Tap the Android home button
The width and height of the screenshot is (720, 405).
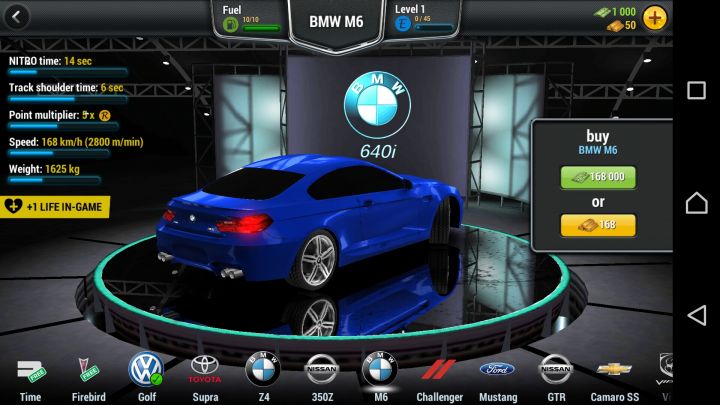[696, 203]
